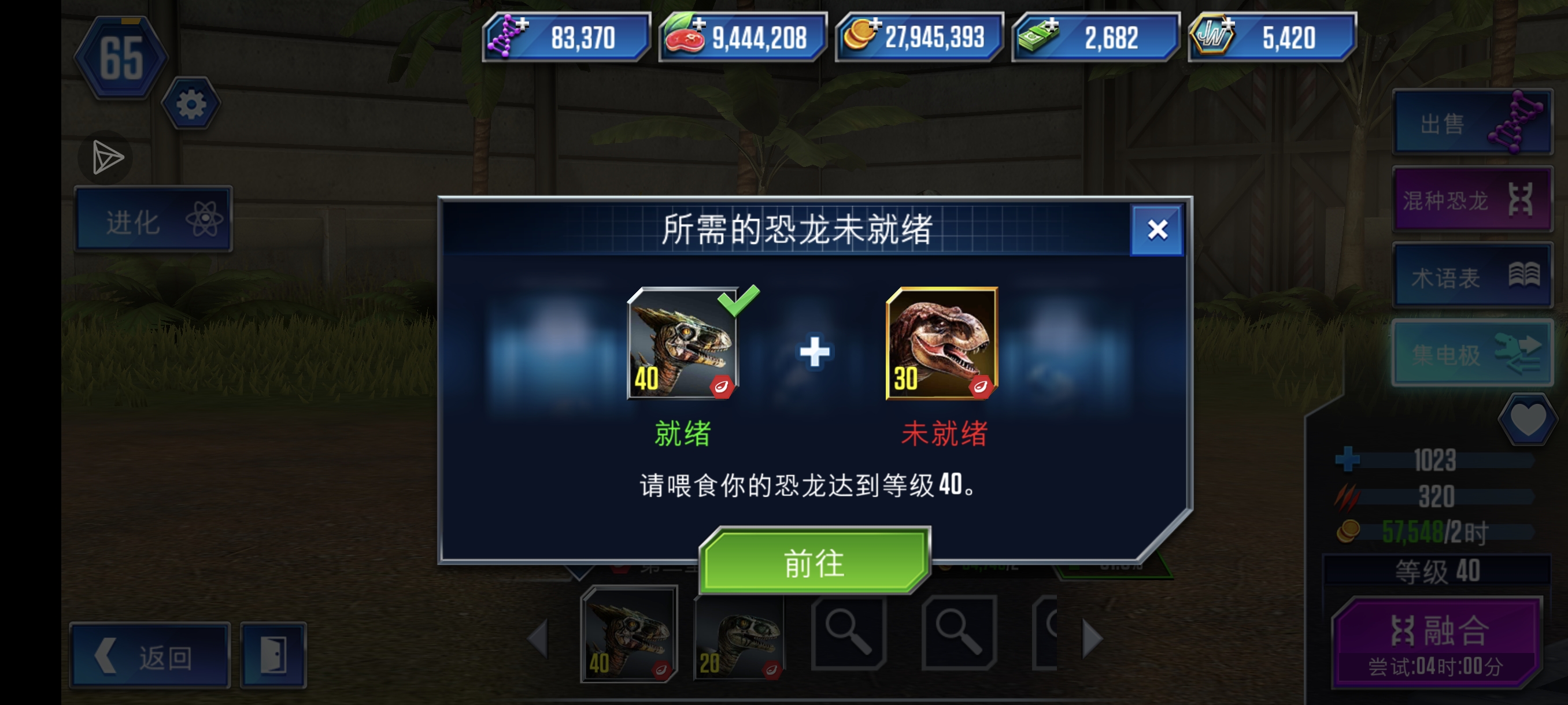Click the 返回 back button
Image resolution: width=1568 pixels, height=705 pixels.
pos(149,656)
